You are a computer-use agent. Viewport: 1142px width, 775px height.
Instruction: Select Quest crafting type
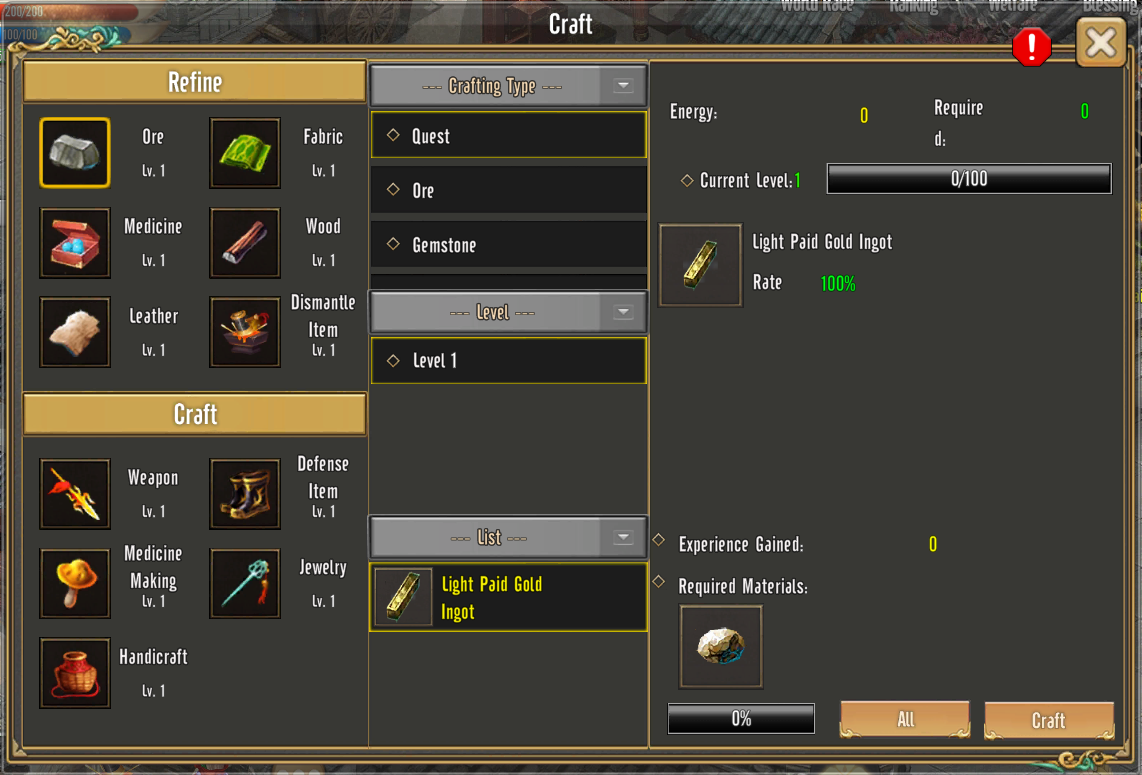pyautogui.click(x=508, y=136)
